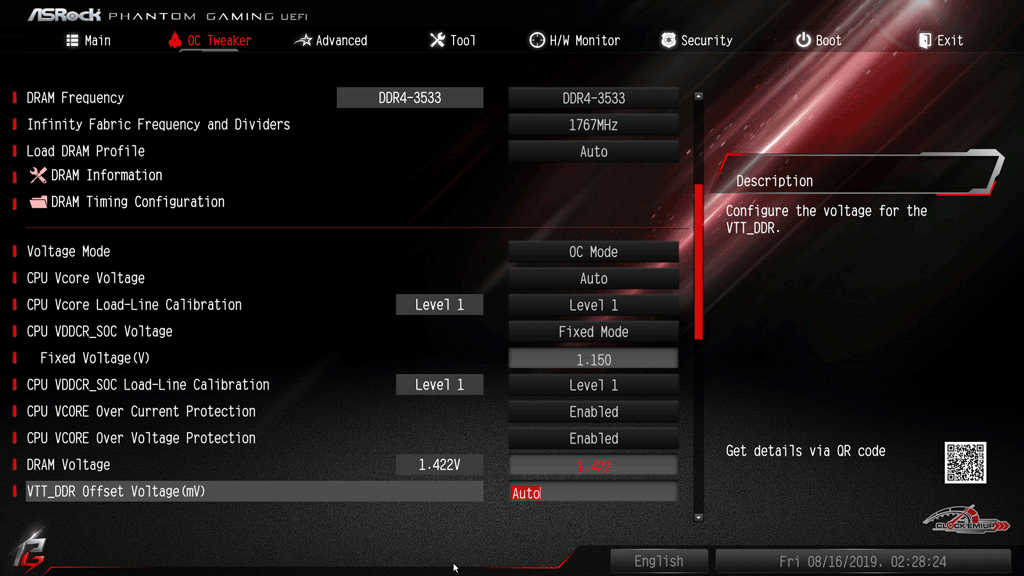The height and width of the screenshot is (576, 1024).
Task: Open the DRAM Frequency dropdown
Action: 593,98
